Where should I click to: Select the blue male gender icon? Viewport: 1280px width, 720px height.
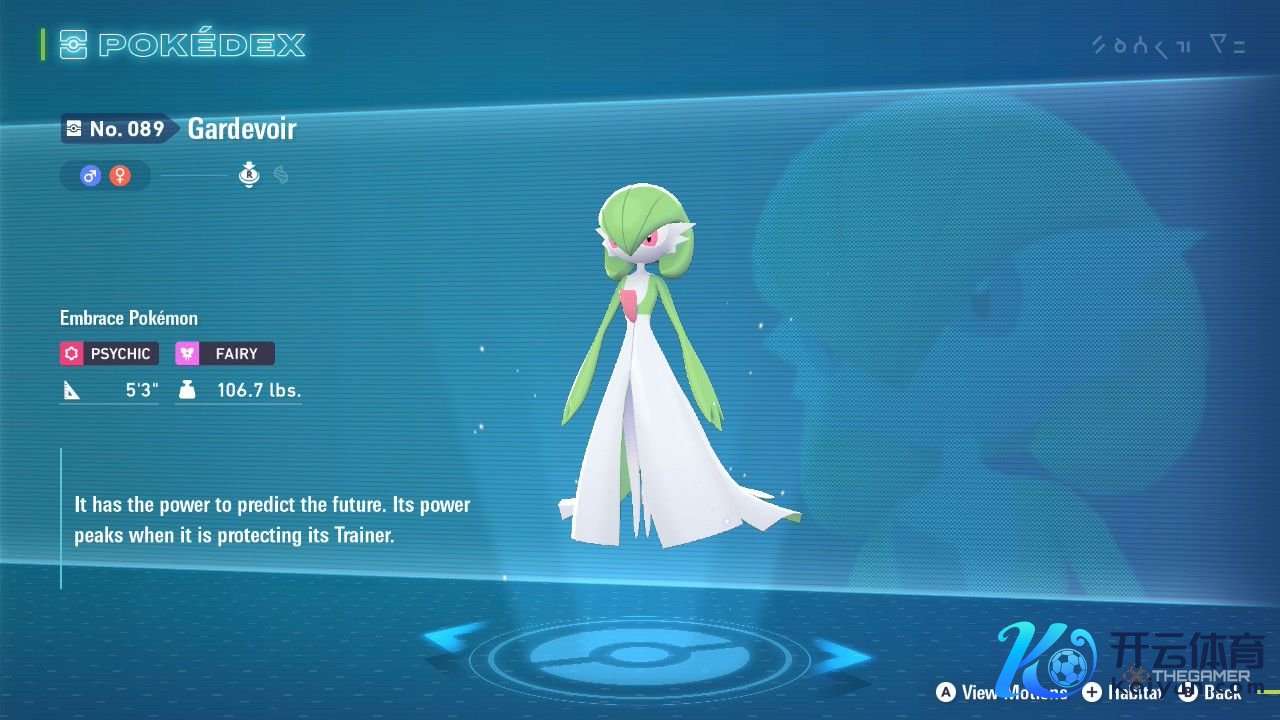(90, 176)
